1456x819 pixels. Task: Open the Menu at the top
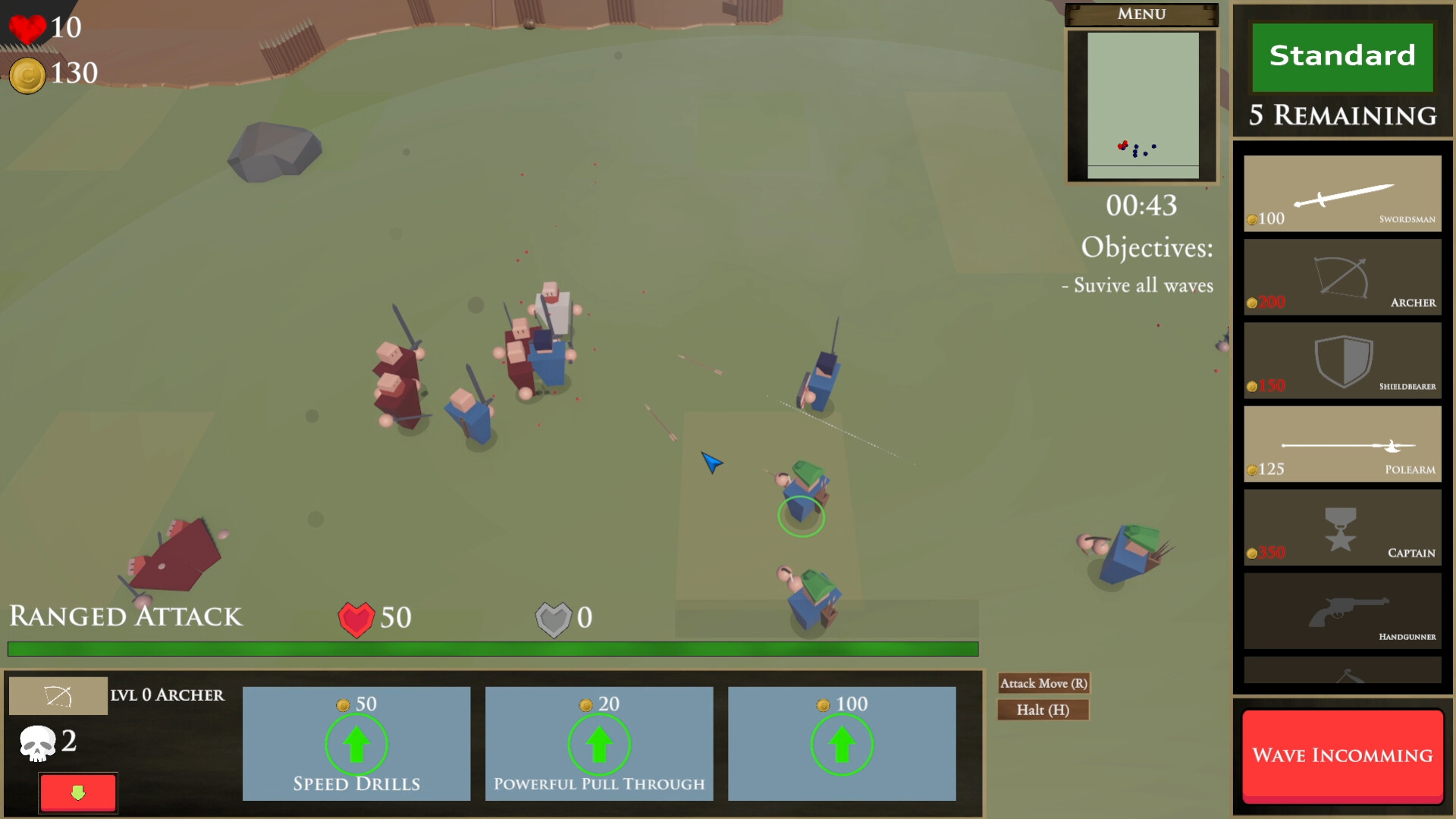1141,14
